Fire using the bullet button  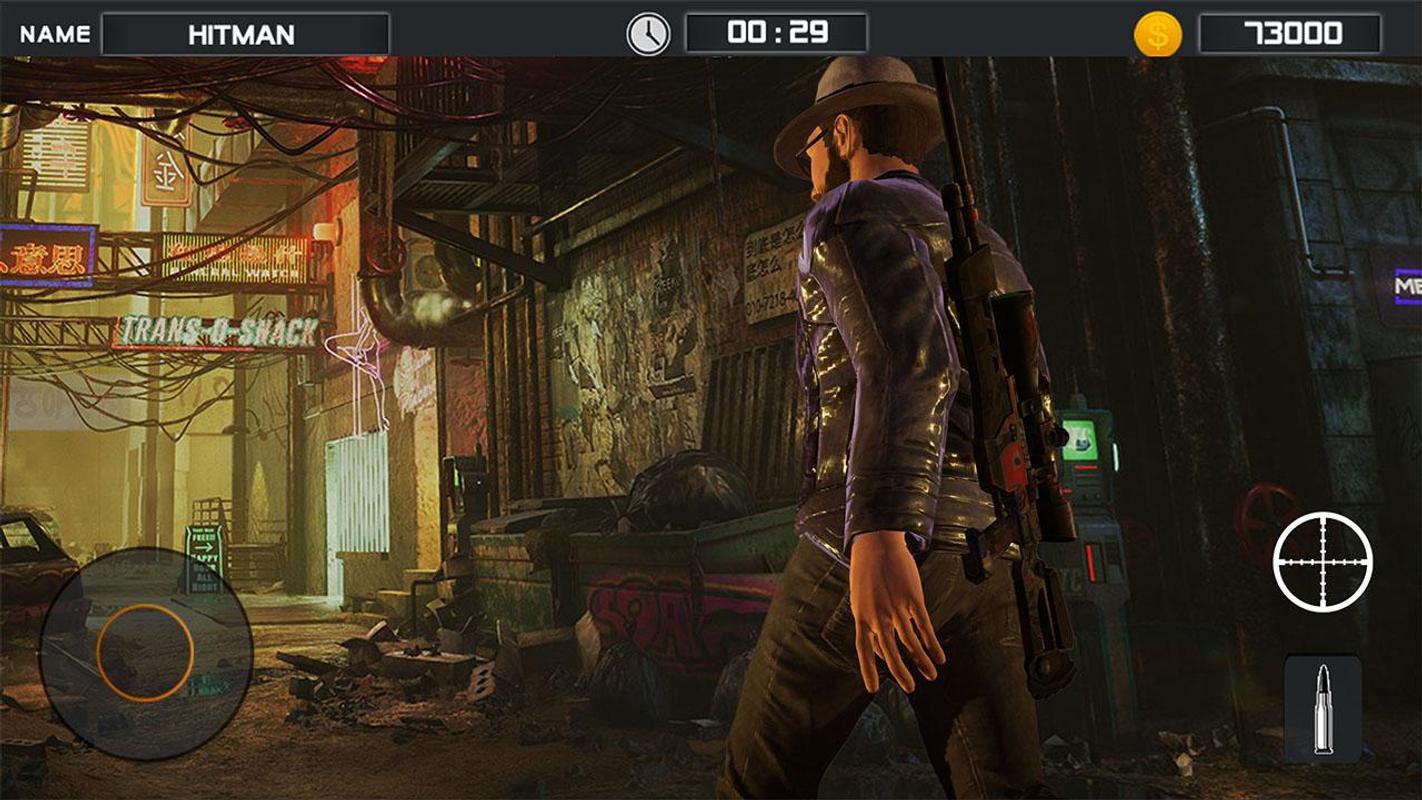1322,708
